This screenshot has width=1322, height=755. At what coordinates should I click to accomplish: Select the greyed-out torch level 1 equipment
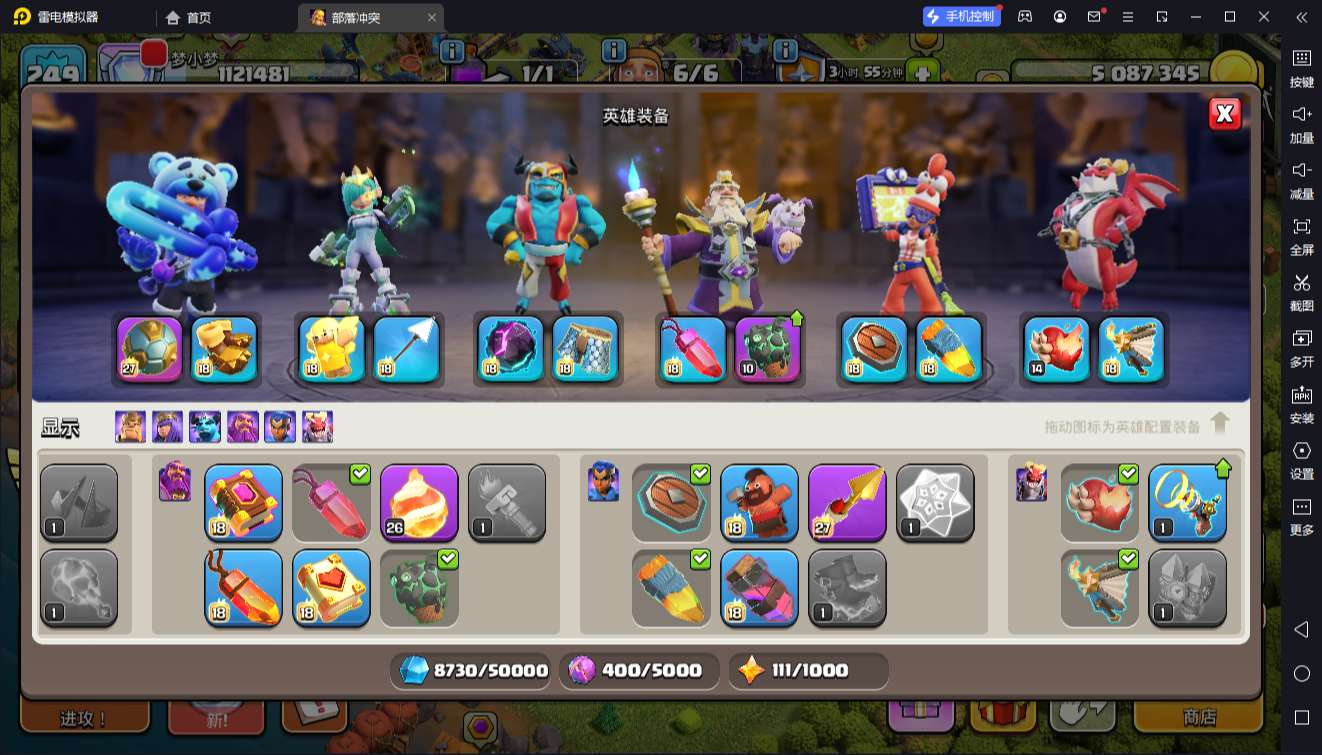[x=507, y=503]
